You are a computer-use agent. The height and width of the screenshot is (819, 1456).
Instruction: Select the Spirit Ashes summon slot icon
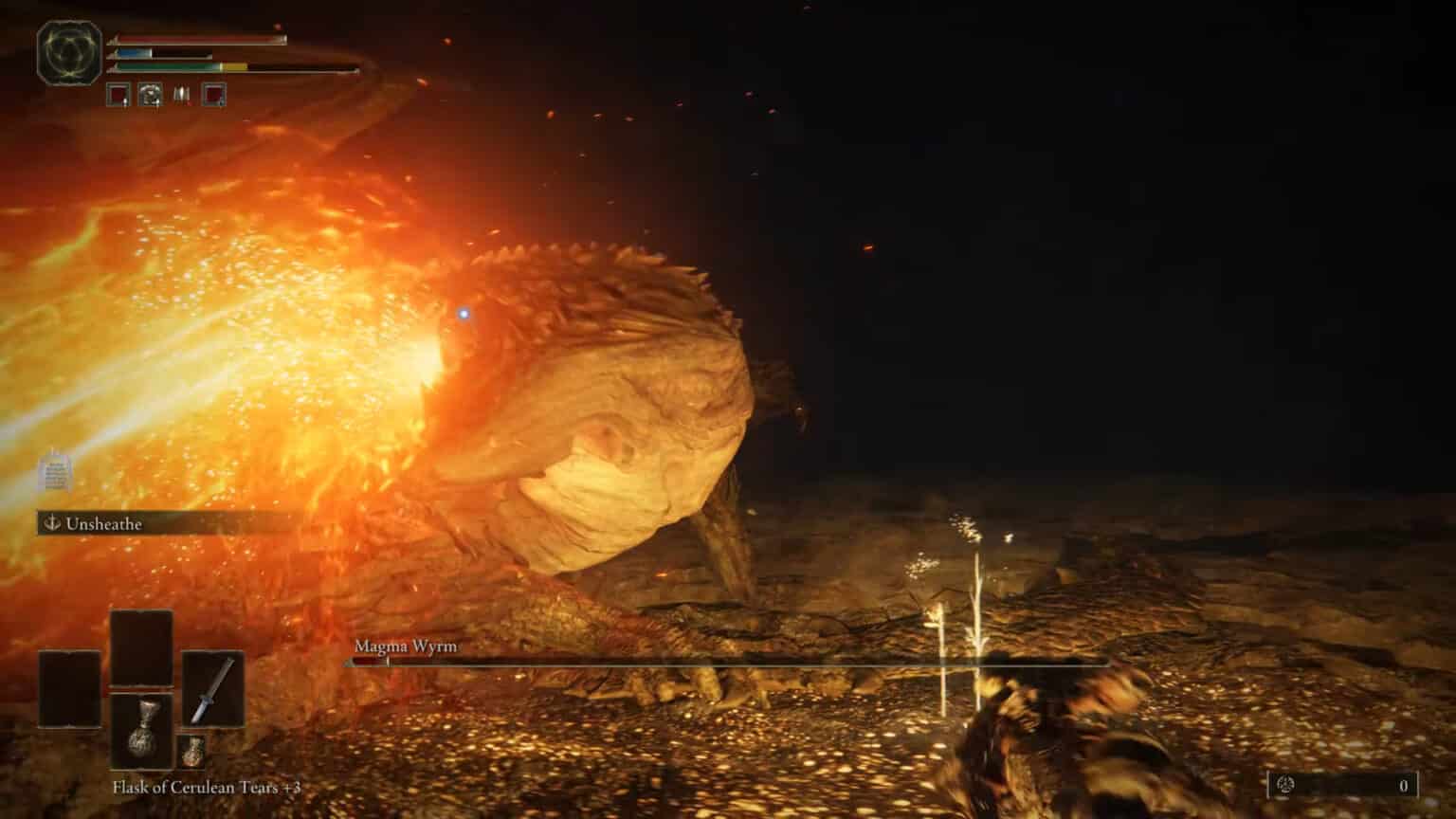tap(149, 95)
